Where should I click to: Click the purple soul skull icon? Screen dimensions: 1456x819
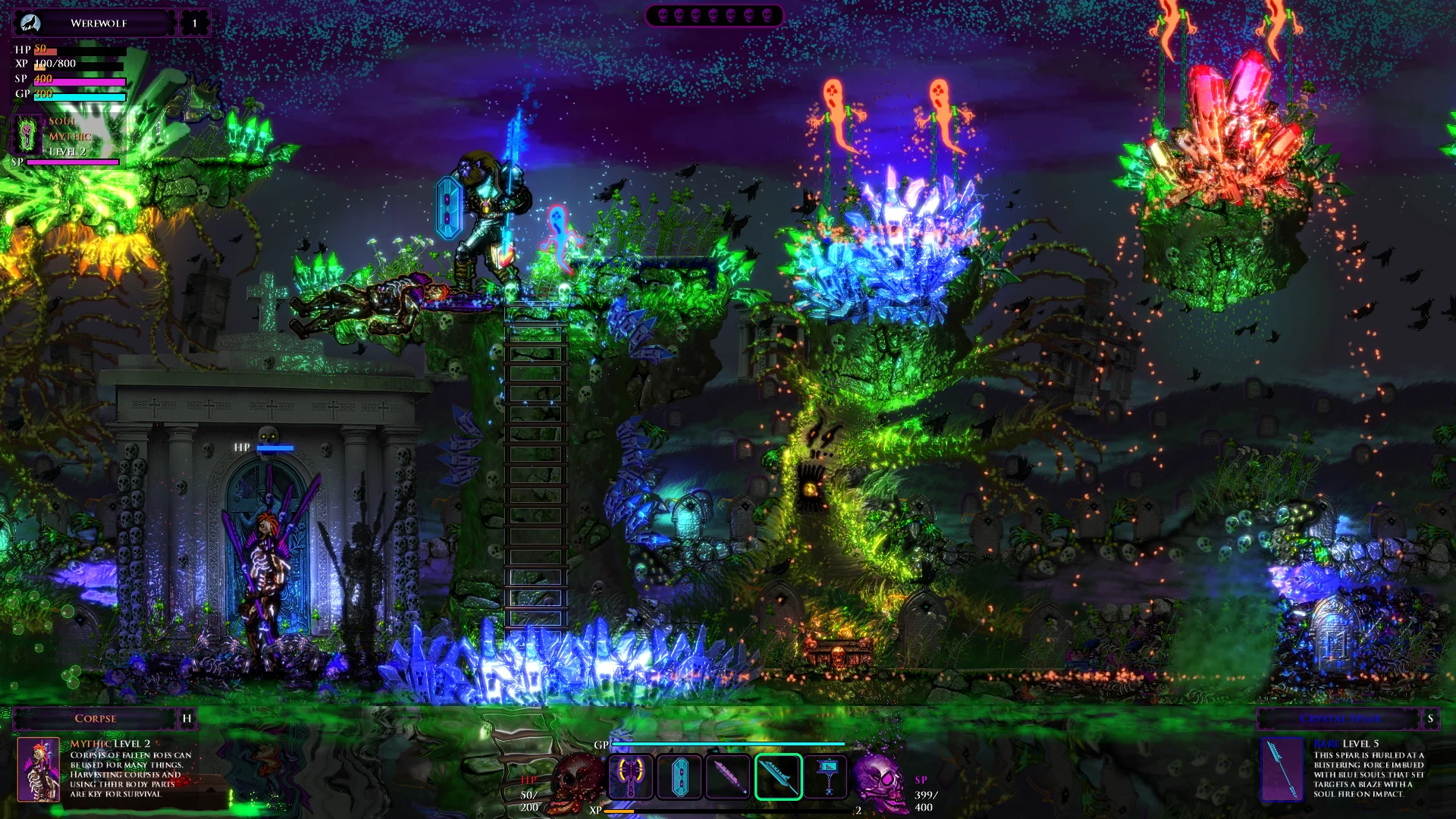[880, 780]
